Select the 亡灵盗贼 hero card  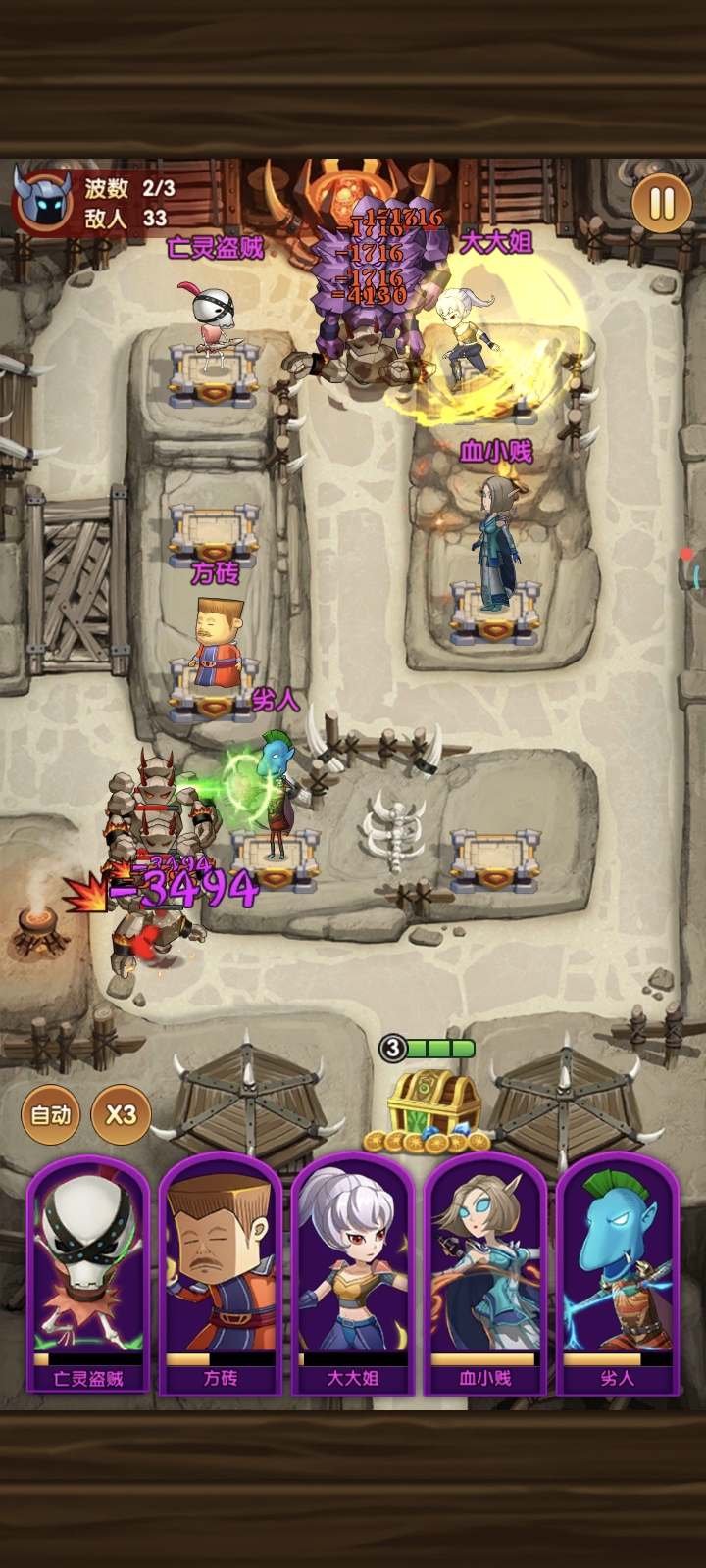88,1274
